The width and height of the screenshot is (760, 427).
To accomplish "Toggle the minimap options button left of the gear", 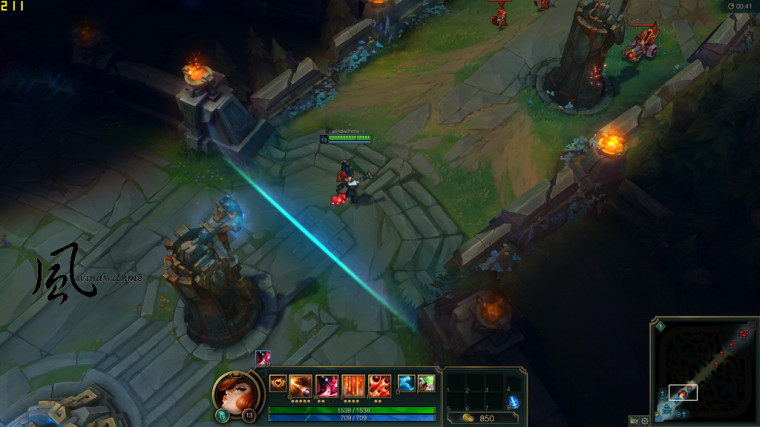I will [632, 420].
